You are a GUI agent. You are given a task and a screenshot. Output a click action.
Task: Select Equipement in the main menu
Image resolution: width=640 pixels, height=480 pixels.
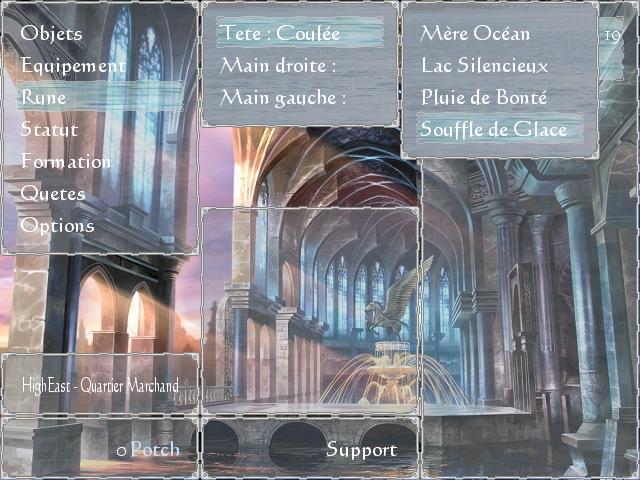click(73, 66)
